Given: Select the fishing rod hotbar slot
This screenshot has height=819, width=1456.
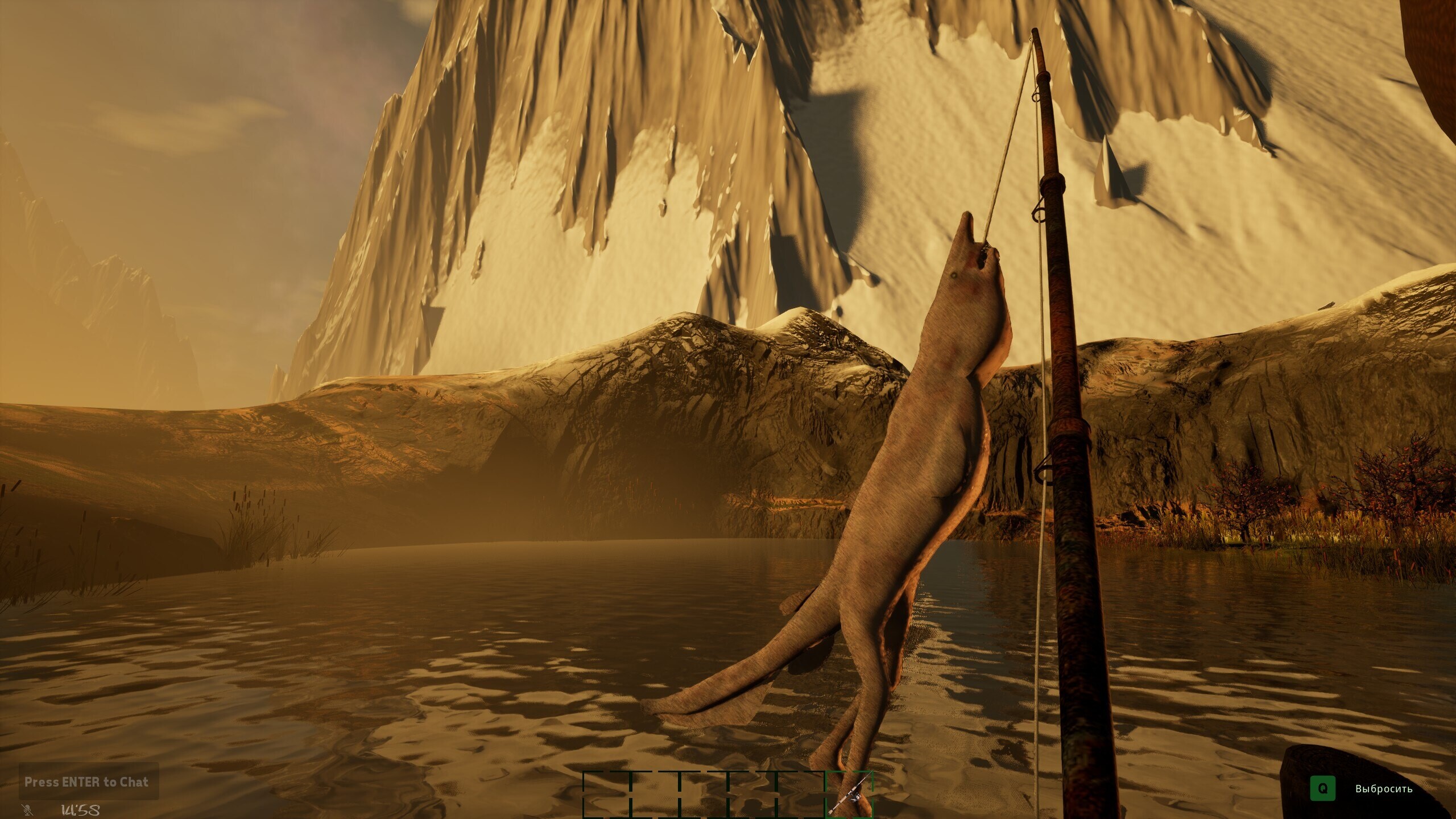Looking at the screenshot, I should [x=849, y=795].
